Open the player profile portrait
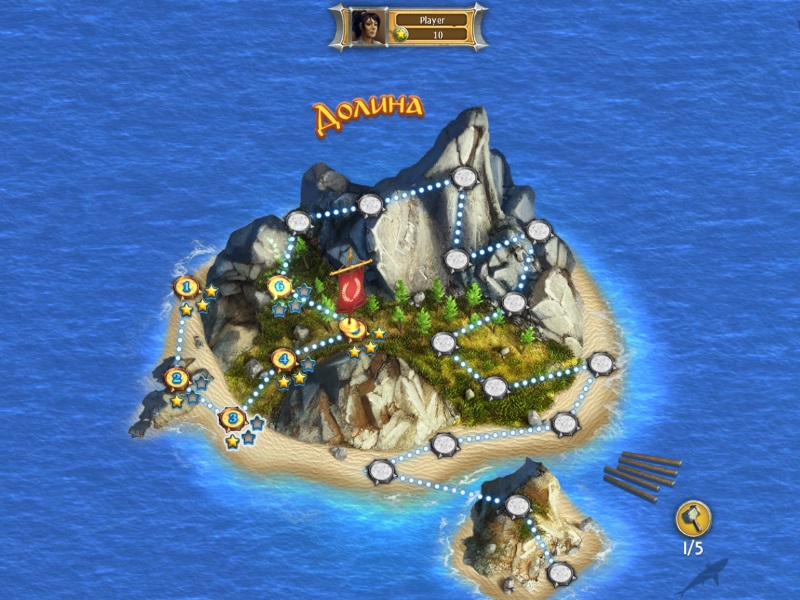Screen dimensions: 800x600 [x=366, y=26]
